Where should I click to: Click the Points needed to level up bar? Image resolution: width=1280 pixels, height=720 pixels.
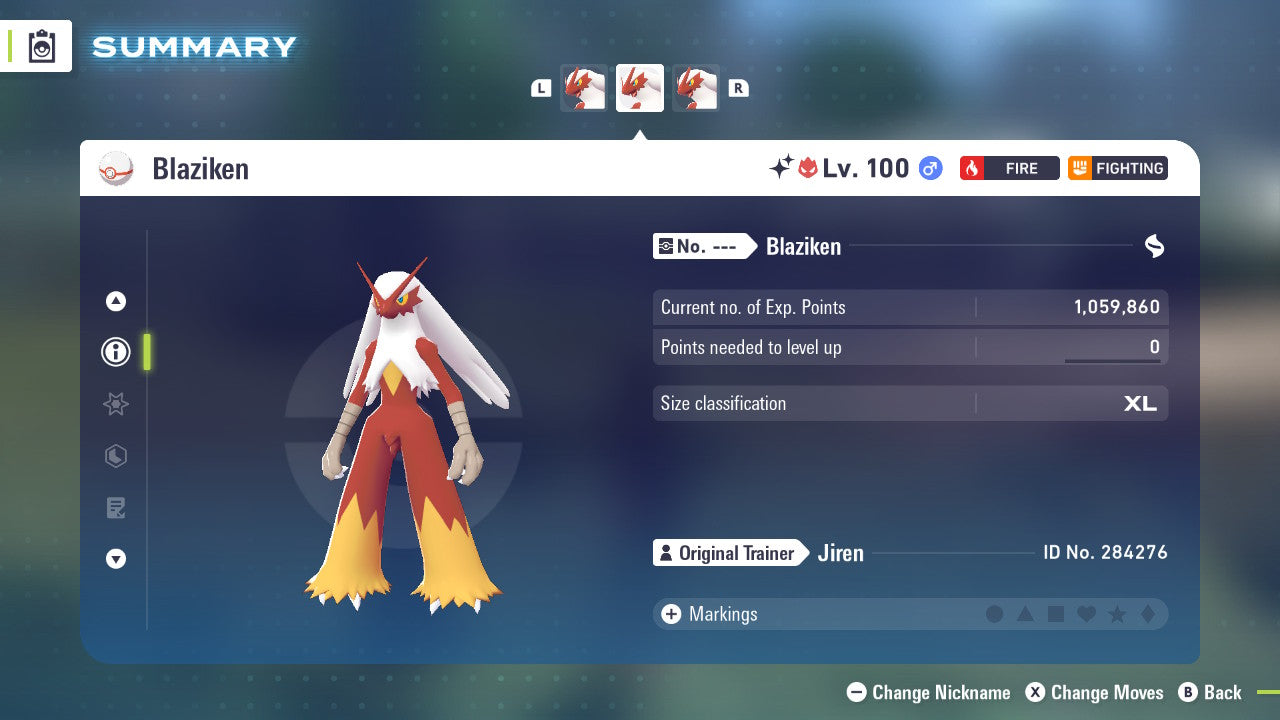tap(910, 347)
